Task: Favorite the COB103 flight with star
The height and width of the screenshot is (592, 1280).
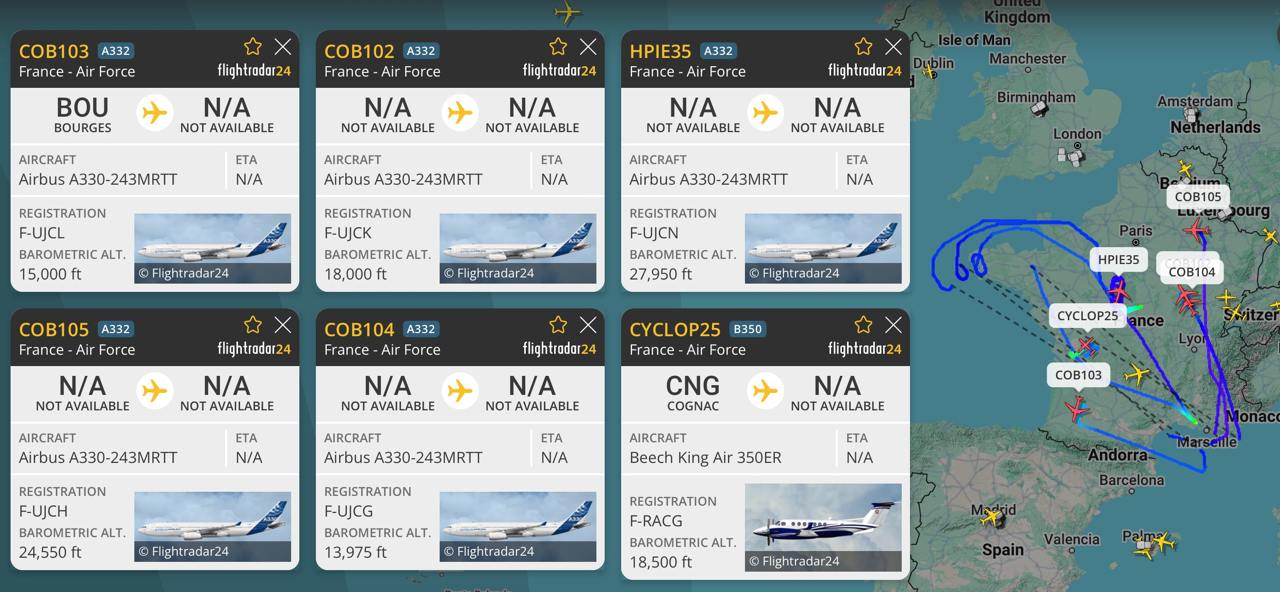Action: click(x=253, y=47)
